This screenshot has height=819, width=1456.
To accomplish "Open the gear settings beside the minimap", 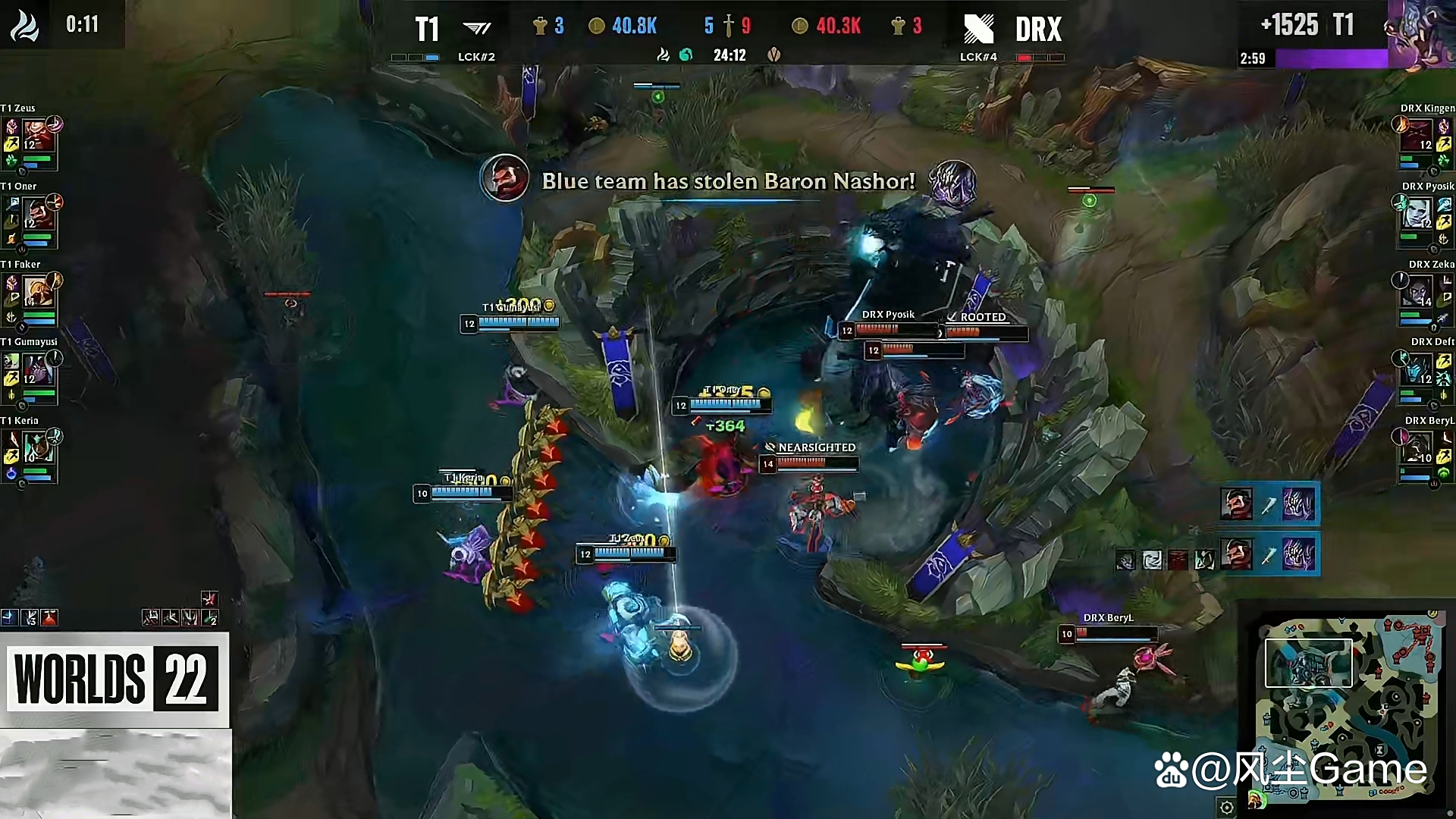I will [x=1226, y=808].
